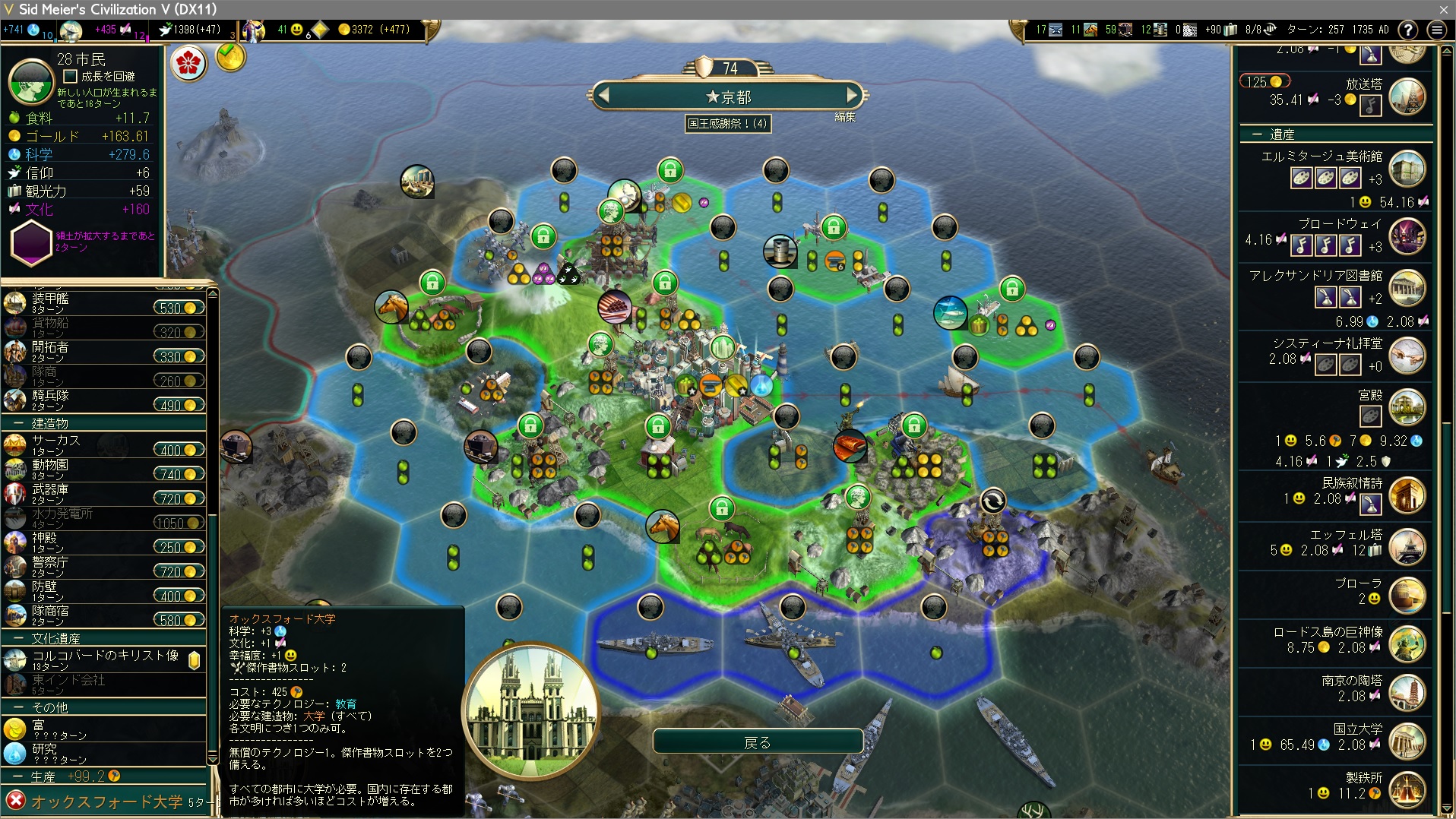Buy 開拓者 for 330 gold

179,356
